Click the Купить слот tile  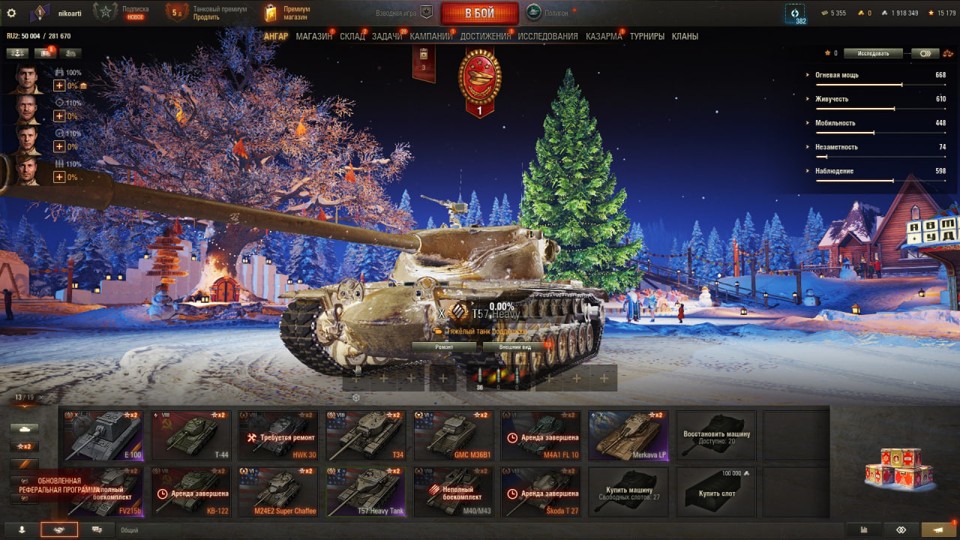(x=716, y=491)
